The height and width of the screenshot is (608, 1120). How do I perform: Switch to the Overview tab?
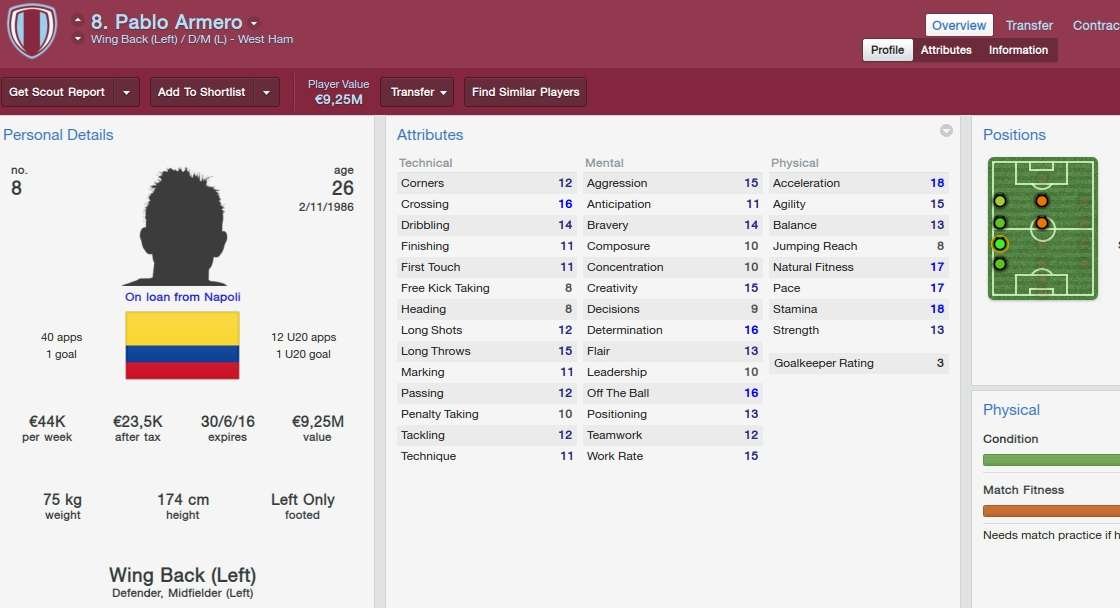click(959, 25)
